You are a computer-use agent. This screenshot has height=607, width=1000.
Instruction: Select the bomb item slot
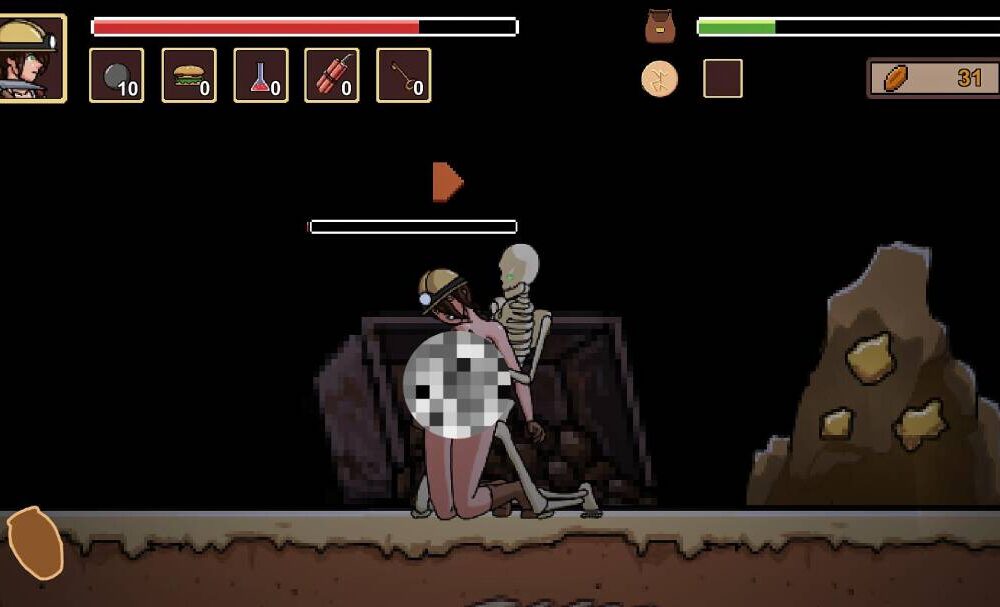coord(116,75)
